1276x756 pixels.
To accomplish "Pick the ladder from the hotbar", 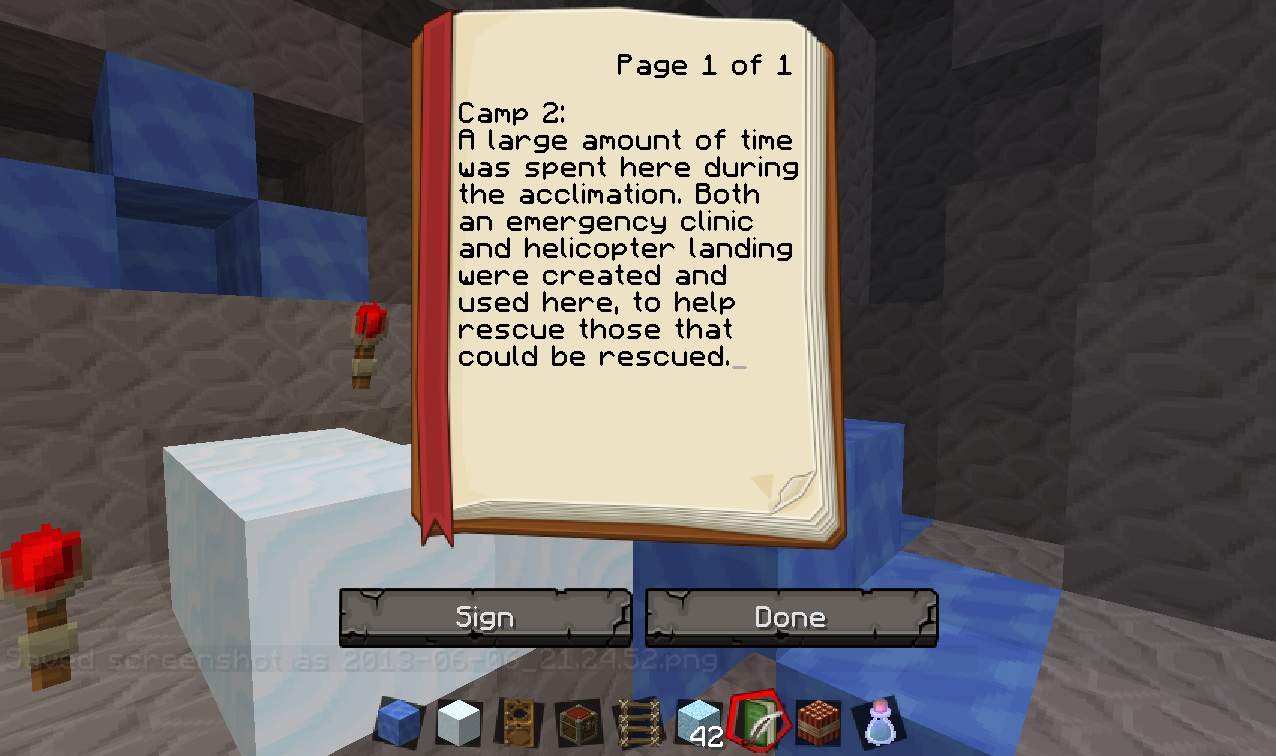I will (638, 721).
